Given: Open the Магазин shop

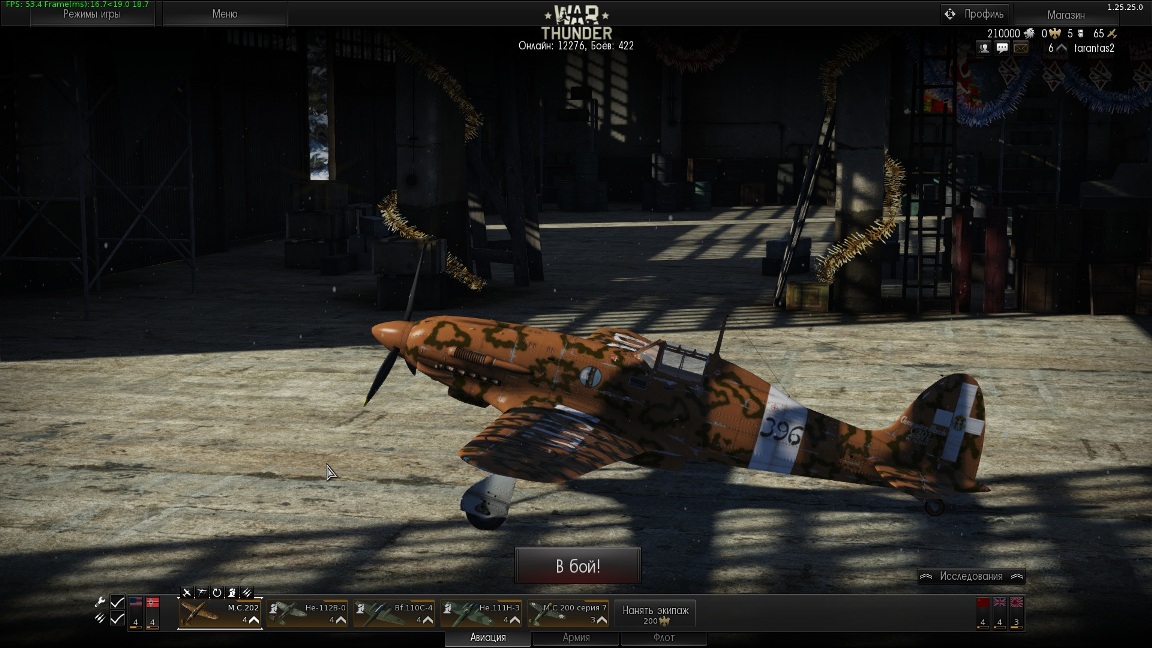Looking at the screenshot, I should click(x=1065, y=15).
